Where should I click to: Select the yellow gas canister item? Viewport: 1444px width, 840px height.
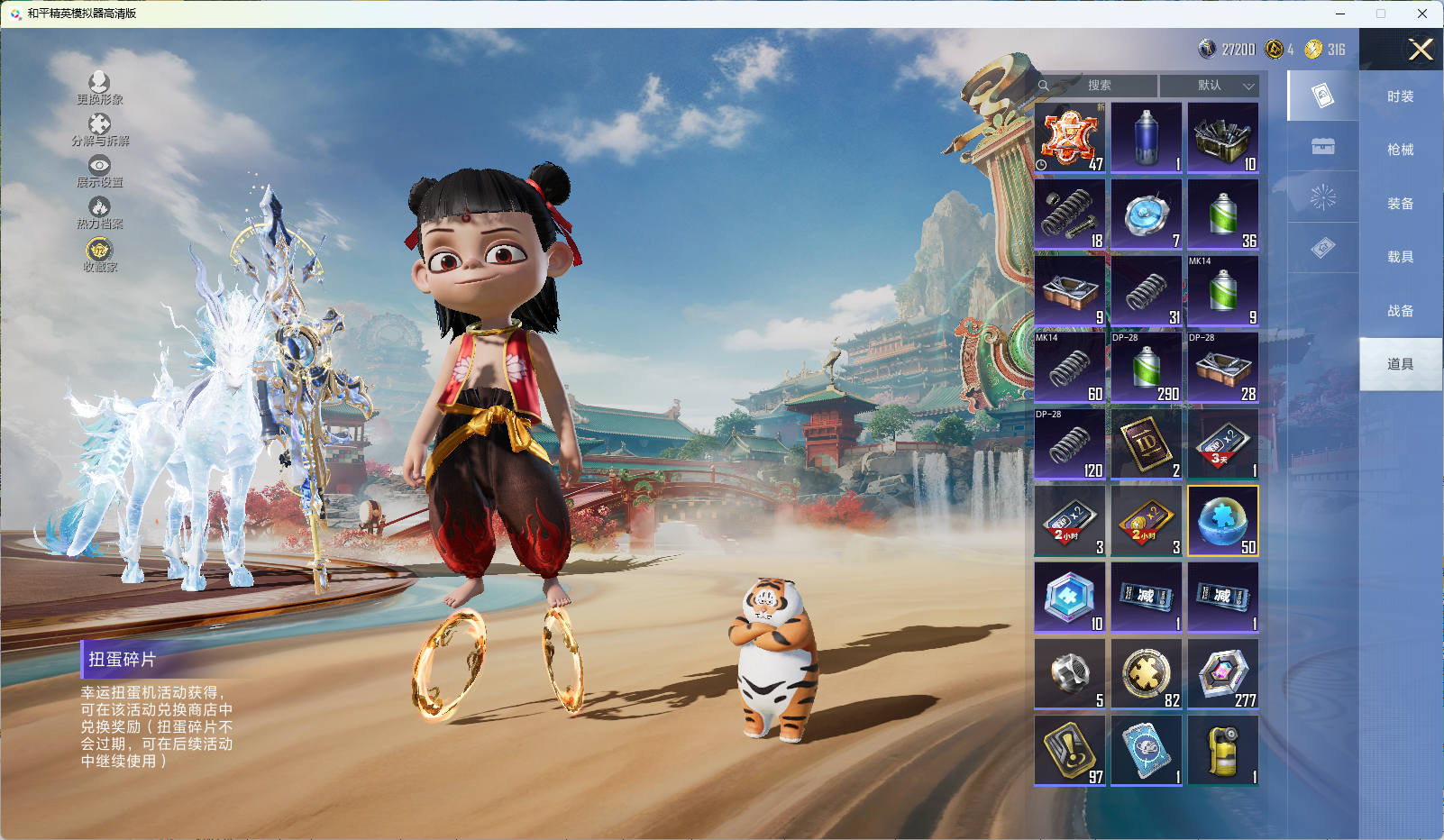pyautogui.click(x=1223, y=751)
